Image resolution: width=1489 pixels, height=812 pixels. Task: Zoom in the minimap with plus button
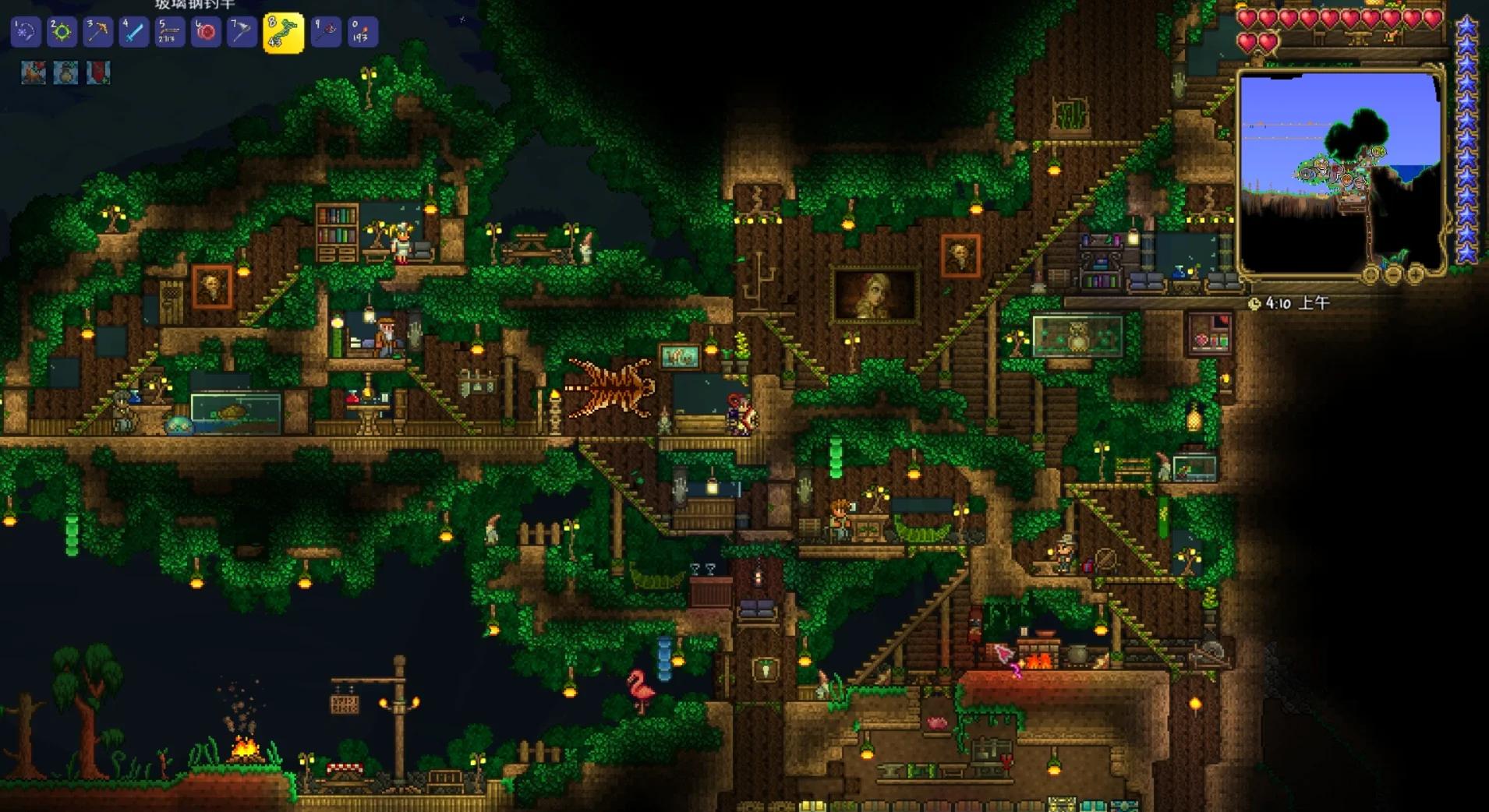coord(1415,274)
